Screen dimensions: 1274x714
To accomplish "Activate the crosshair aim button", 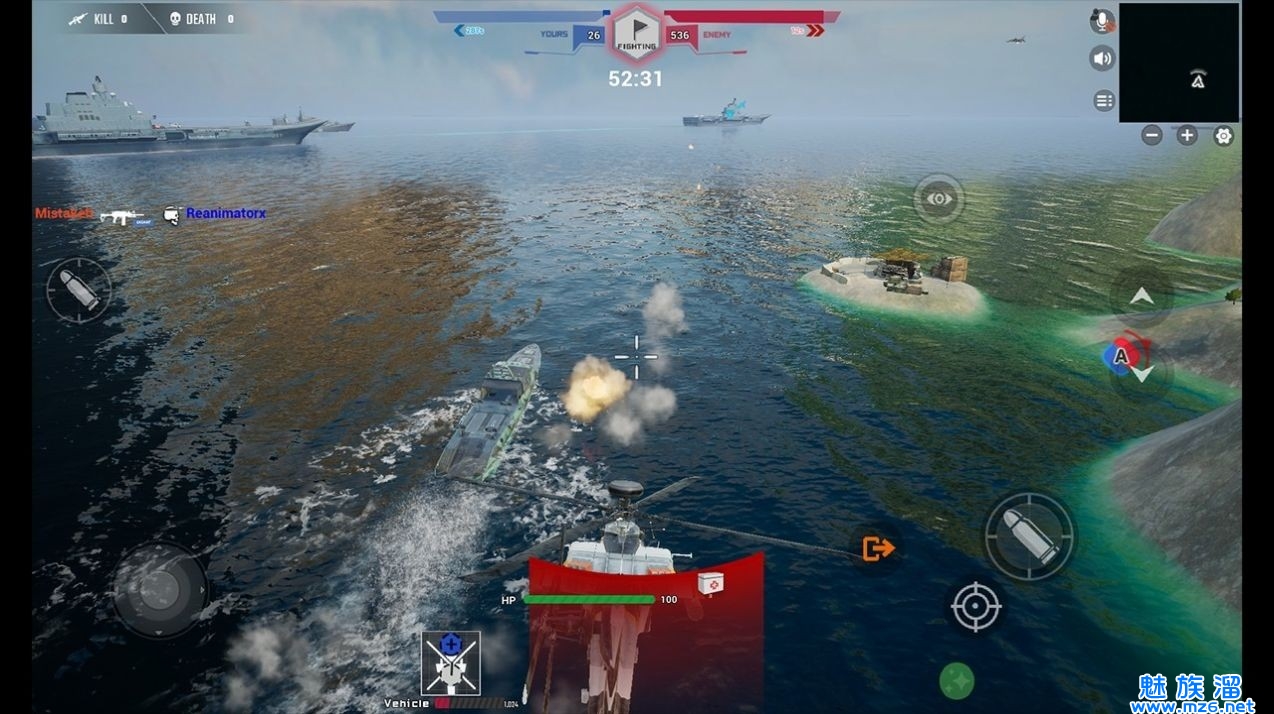I will 976,606.
